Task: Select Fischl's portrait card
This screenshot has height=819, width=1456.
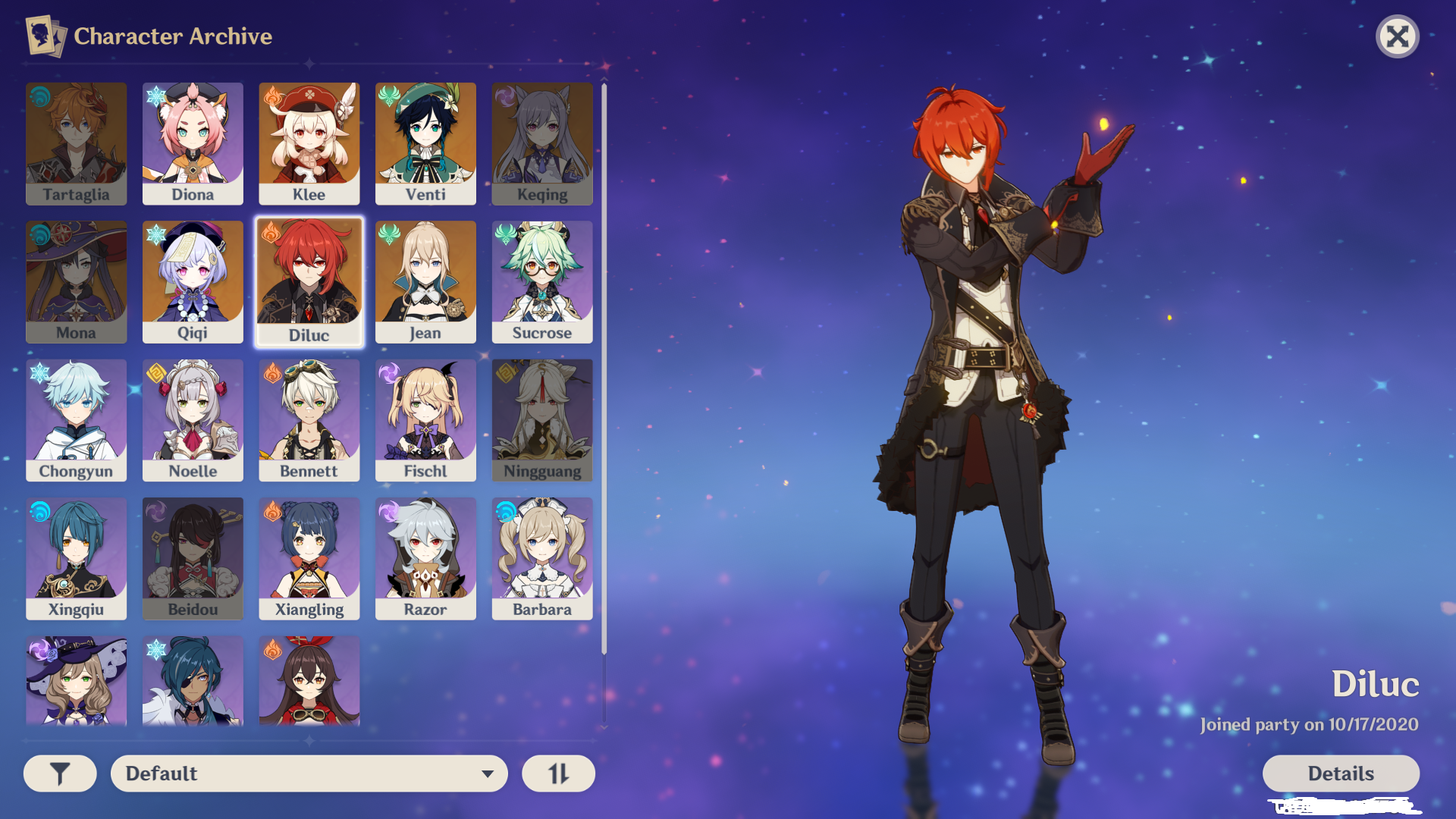Action: pos(425,421)
